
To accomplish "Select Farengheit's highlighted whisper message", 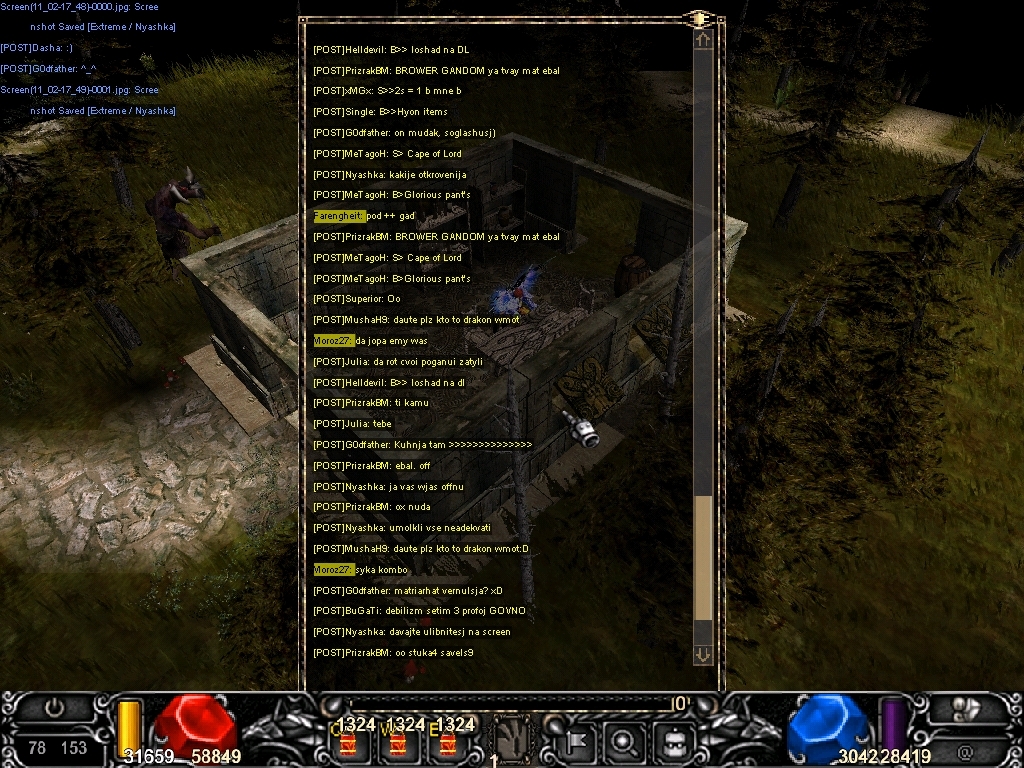I will 364,216.
